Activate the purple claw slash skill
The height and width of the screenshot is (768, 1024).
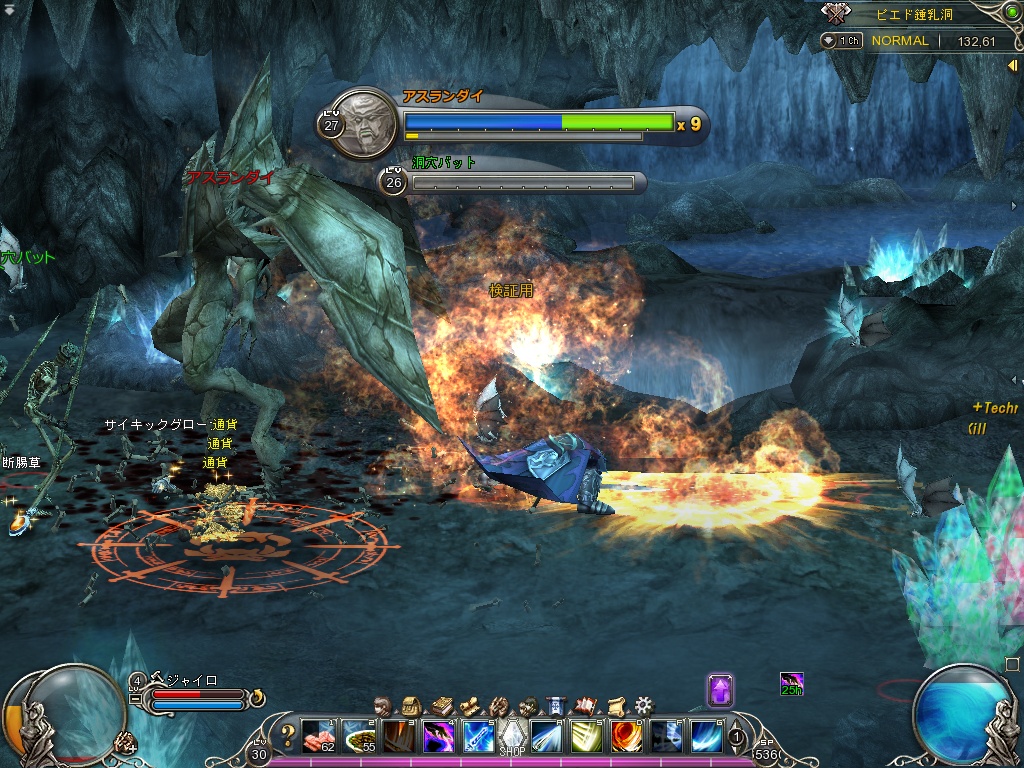[438, 736]
